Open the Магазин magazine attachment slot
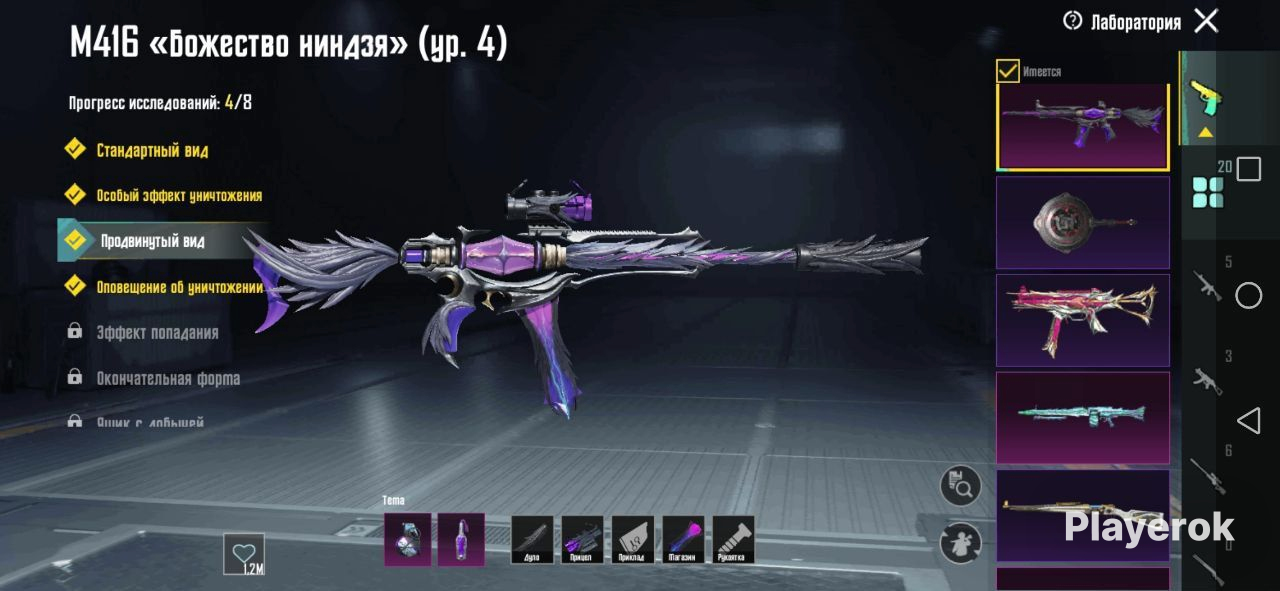Viewport: 1280px width, 591px height. pos(683,540)
